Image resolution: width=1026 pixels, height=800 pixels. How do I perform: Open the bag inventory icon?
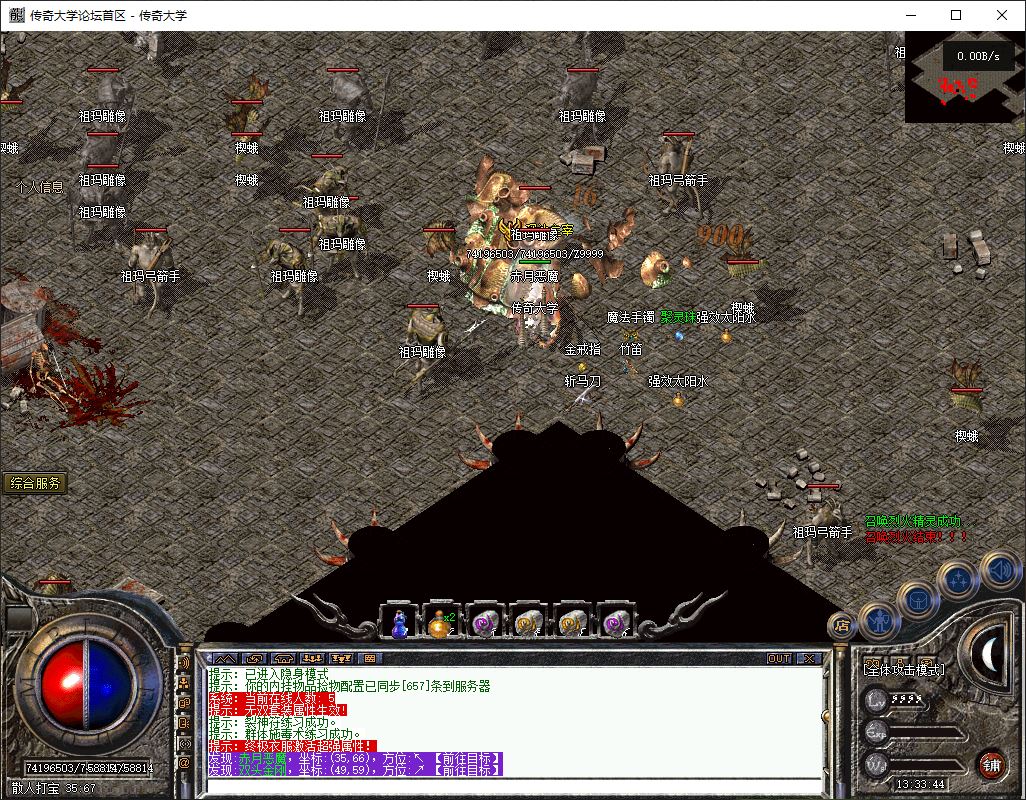point(916,599)
